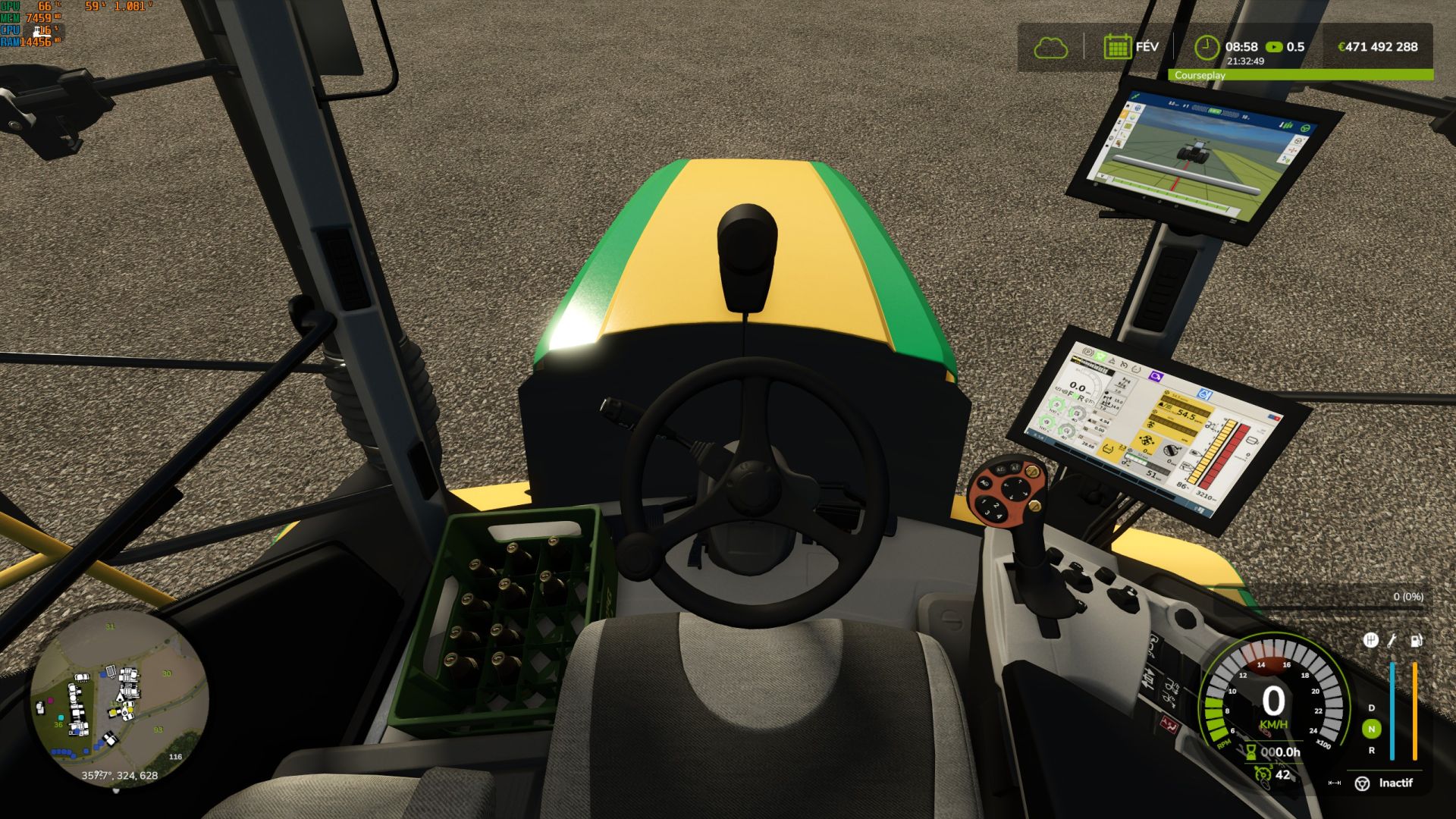Open the calendar icon showing FÉV
The height and width of the screenshot is (819, 1456).
click(x=1117, y=47)
